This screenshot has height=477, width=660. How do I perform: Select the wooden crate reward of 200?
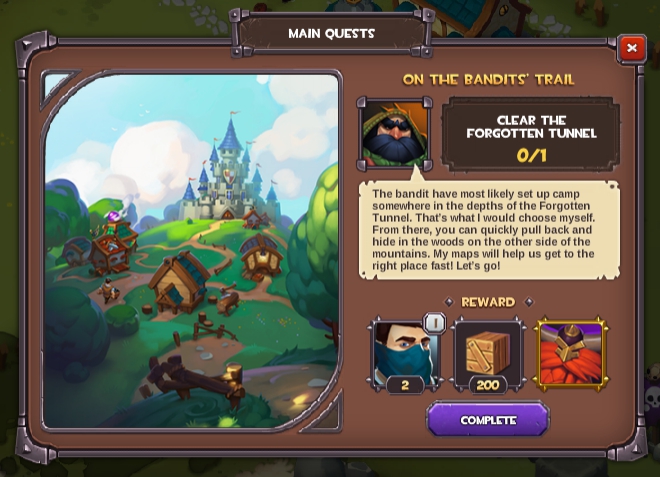[x=487, y=353]
